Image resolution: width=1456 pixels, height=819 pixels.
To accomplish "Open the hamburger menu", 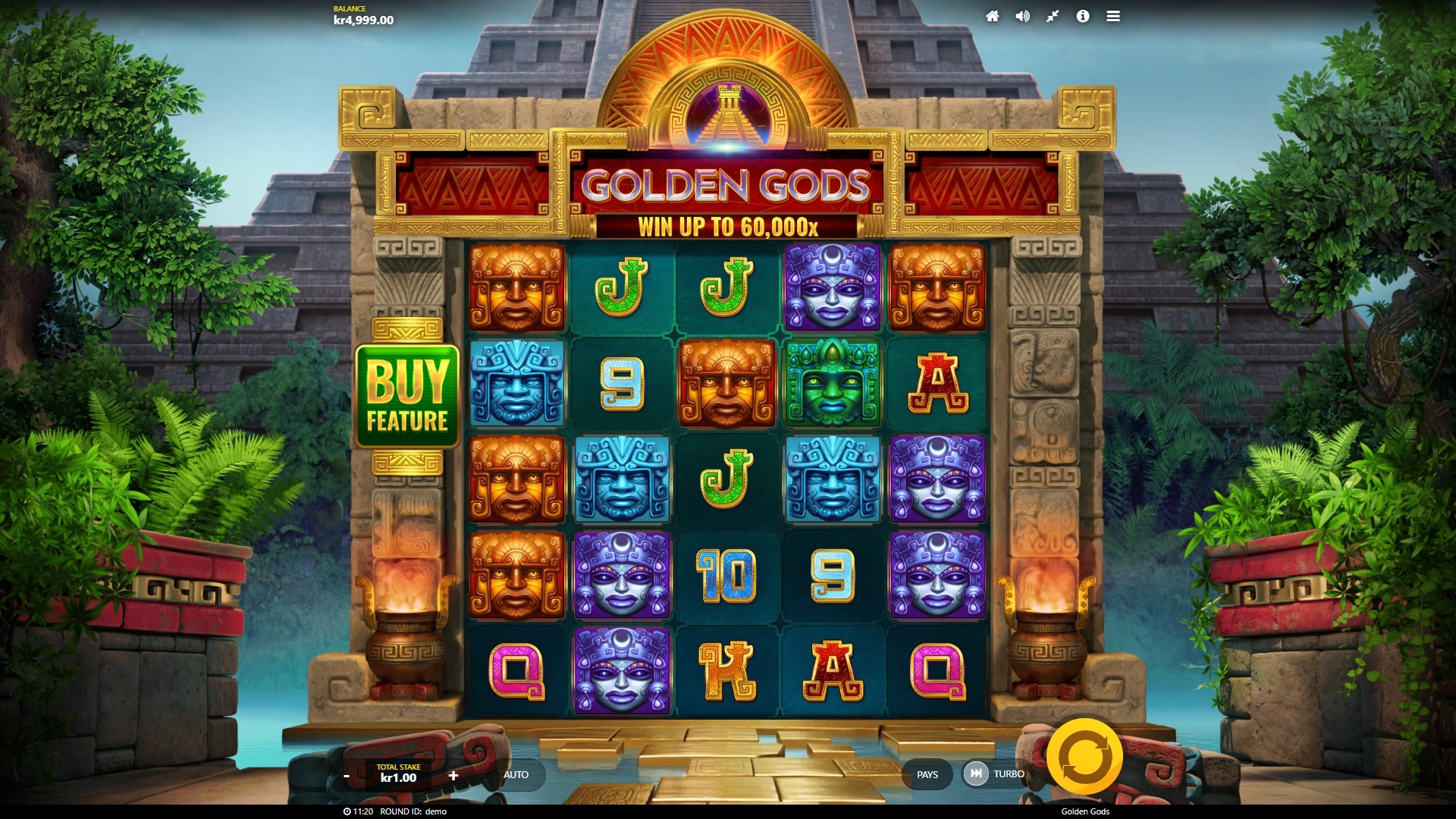I will pos(1112,16).
